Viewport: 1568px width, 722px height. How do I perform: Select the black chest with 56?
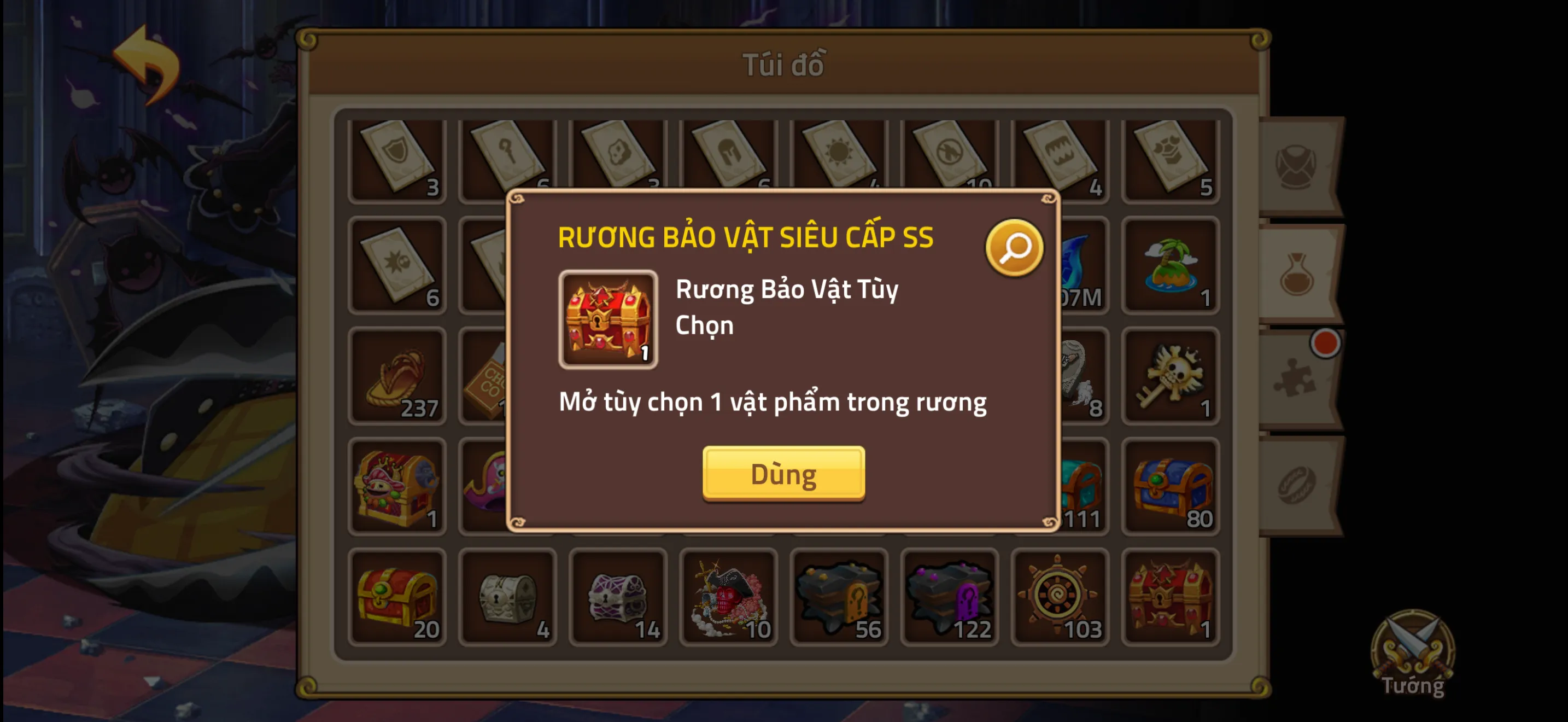[839, 597]
